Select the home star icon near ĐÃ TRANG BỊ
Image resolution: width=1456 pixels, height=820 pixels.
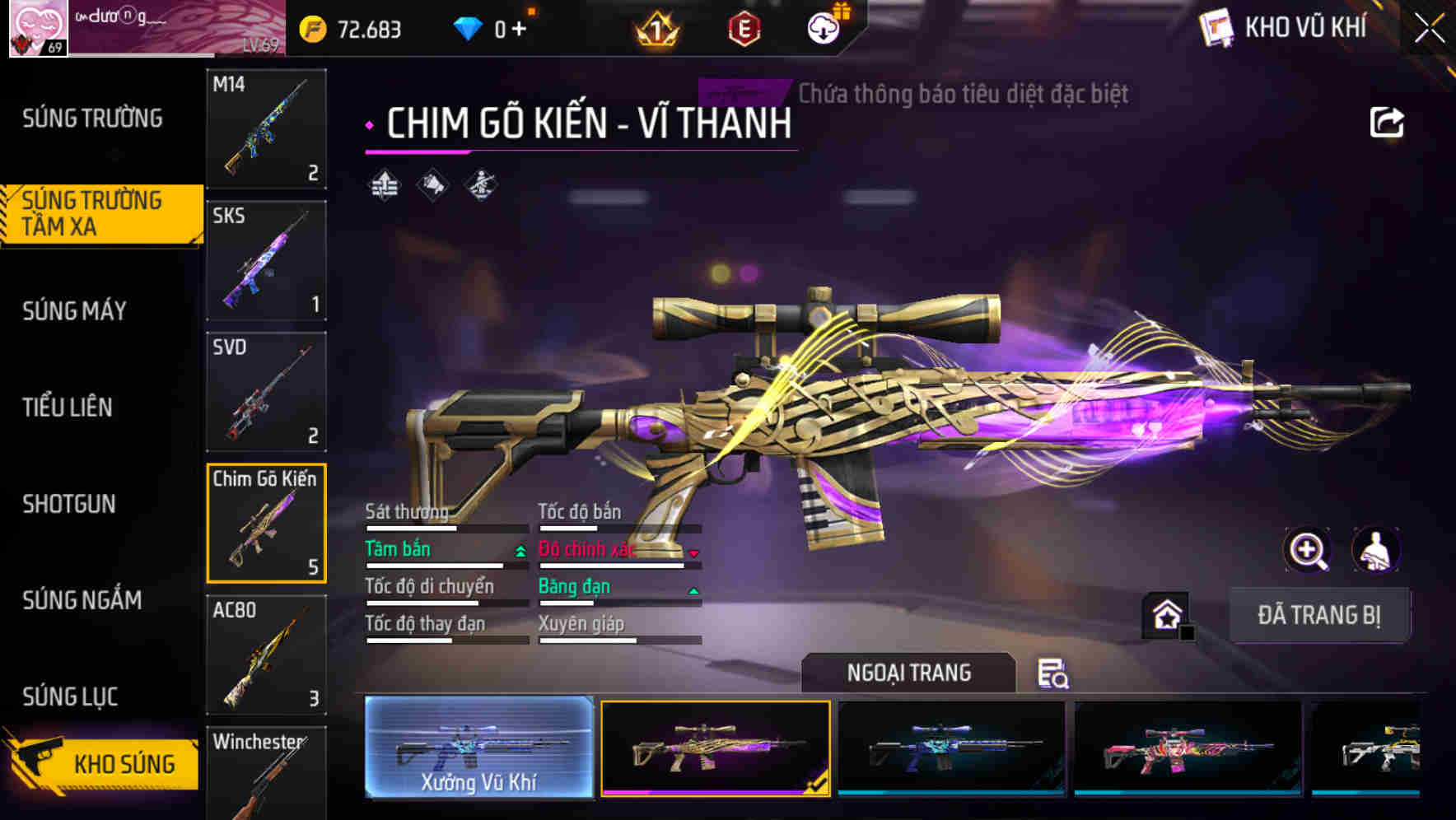tap(1165, 614)
